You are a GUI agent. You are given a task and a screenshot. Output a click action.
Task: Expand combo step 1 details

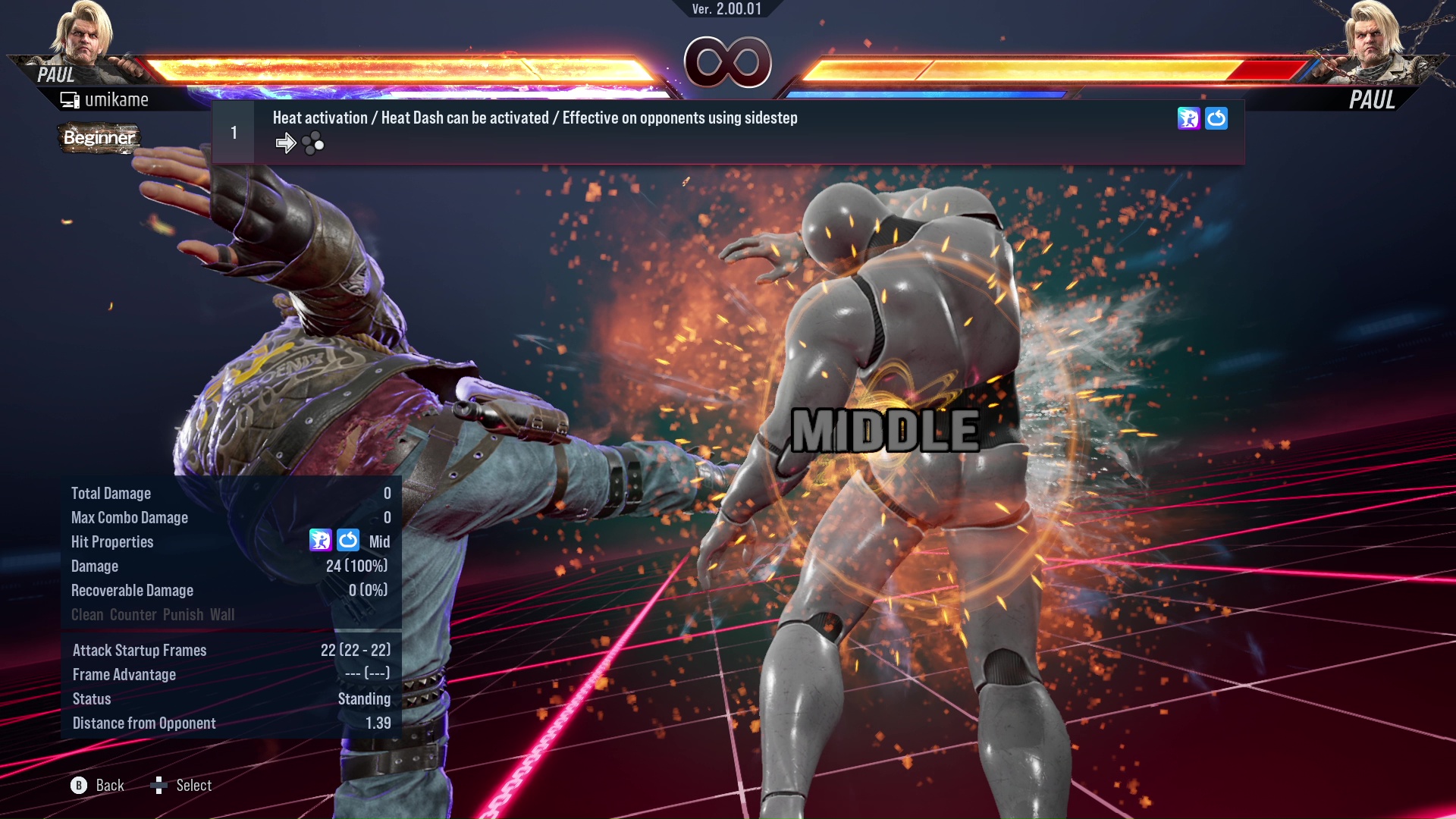pyautogui.click(x=233, y=132)
